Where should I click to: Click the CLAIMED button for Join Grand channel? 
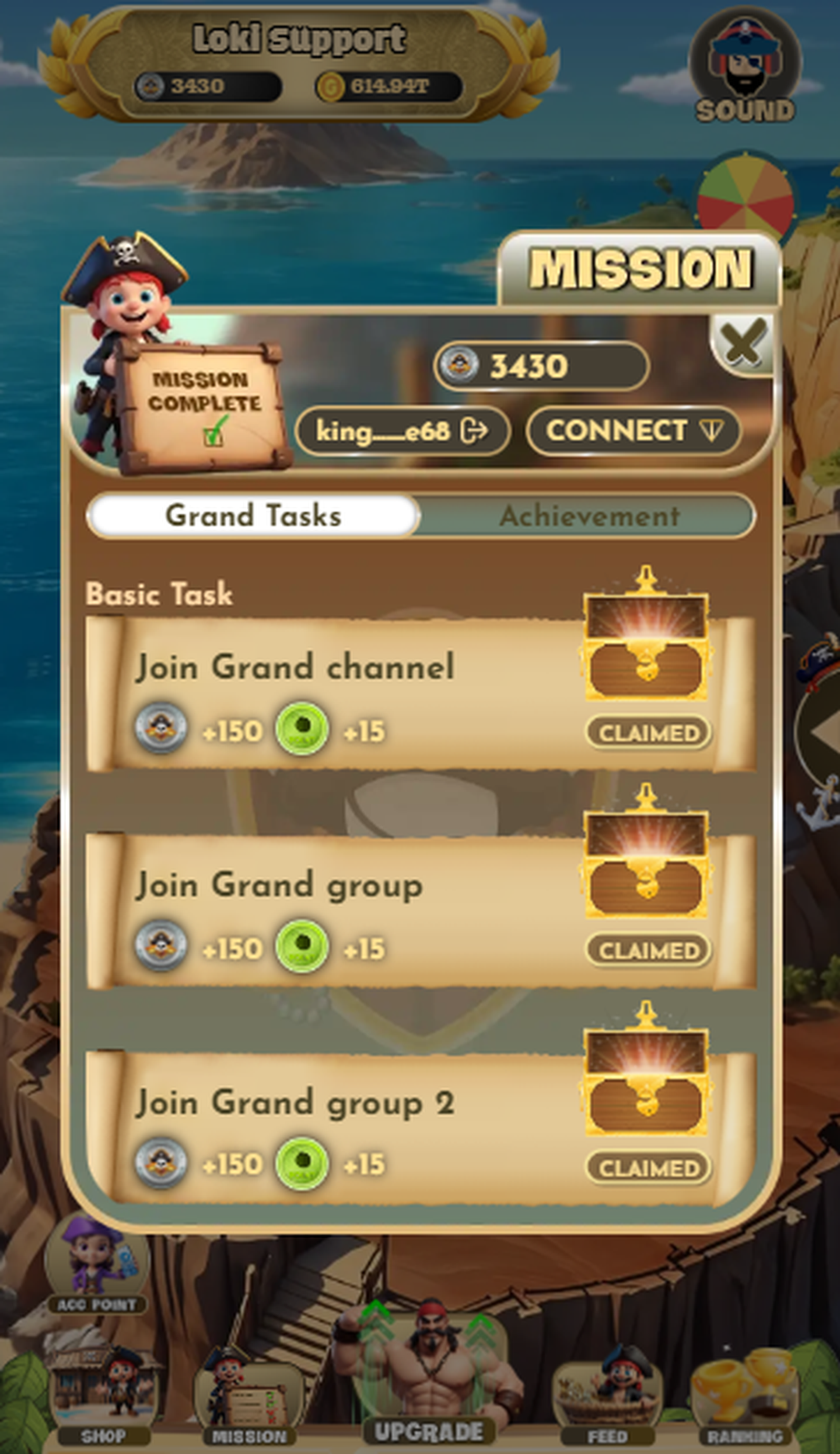tap(649, 732)
